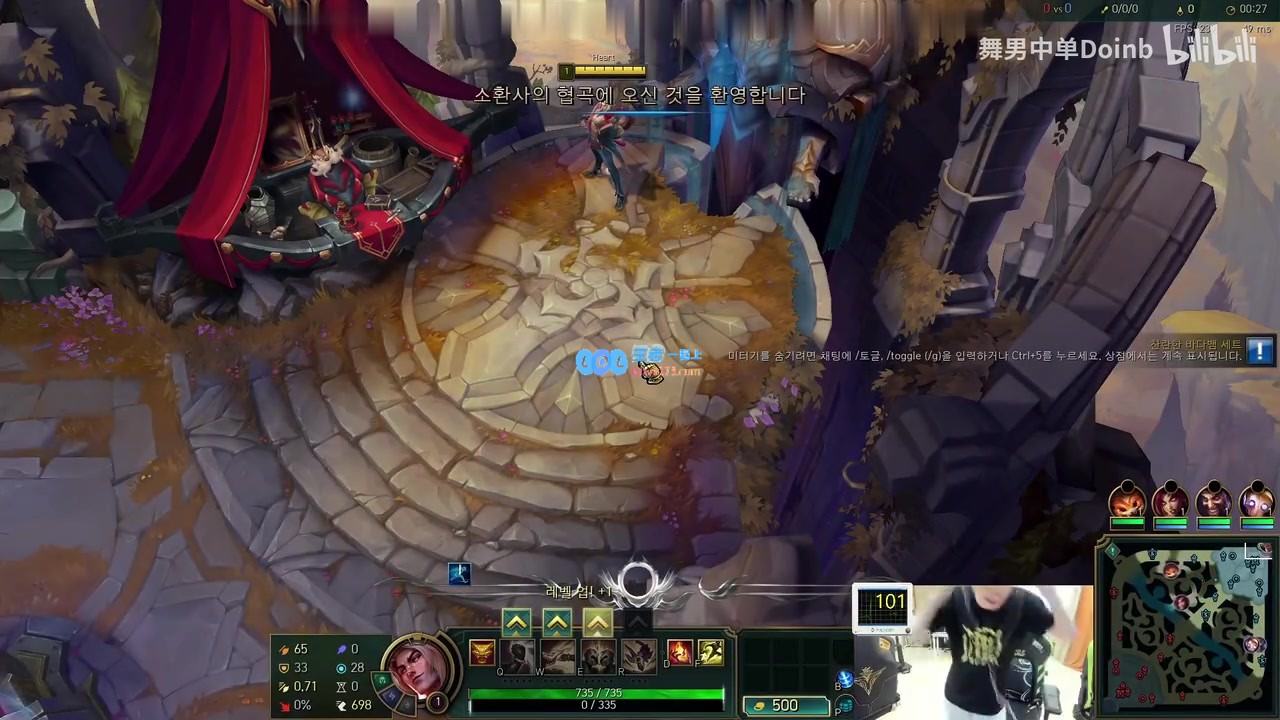
Task: Open the blue exclamation notification icon
Action: [x=1260, y=351]
